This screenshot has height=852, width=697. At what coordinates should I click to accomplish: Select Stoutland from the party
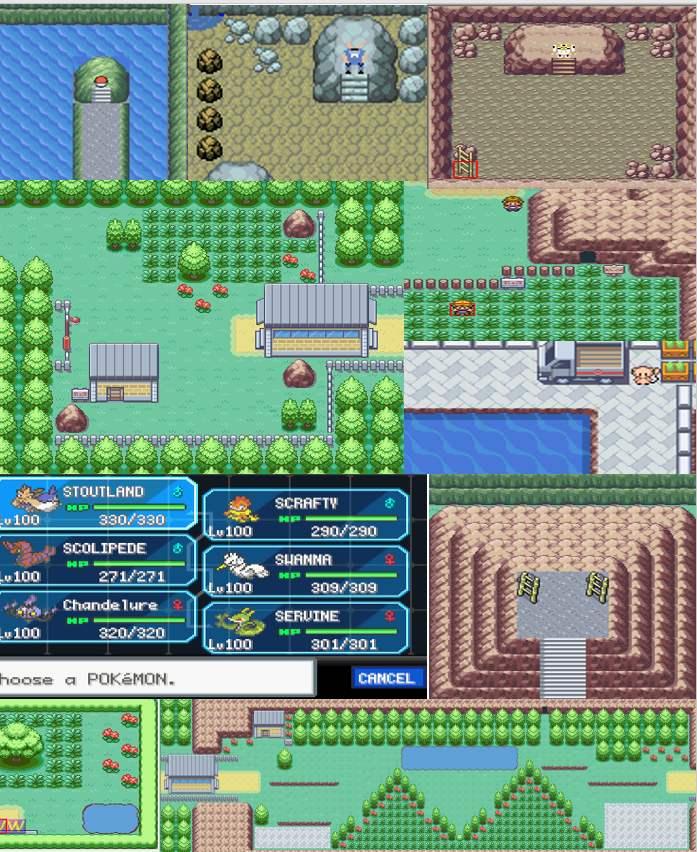[98, 503]
